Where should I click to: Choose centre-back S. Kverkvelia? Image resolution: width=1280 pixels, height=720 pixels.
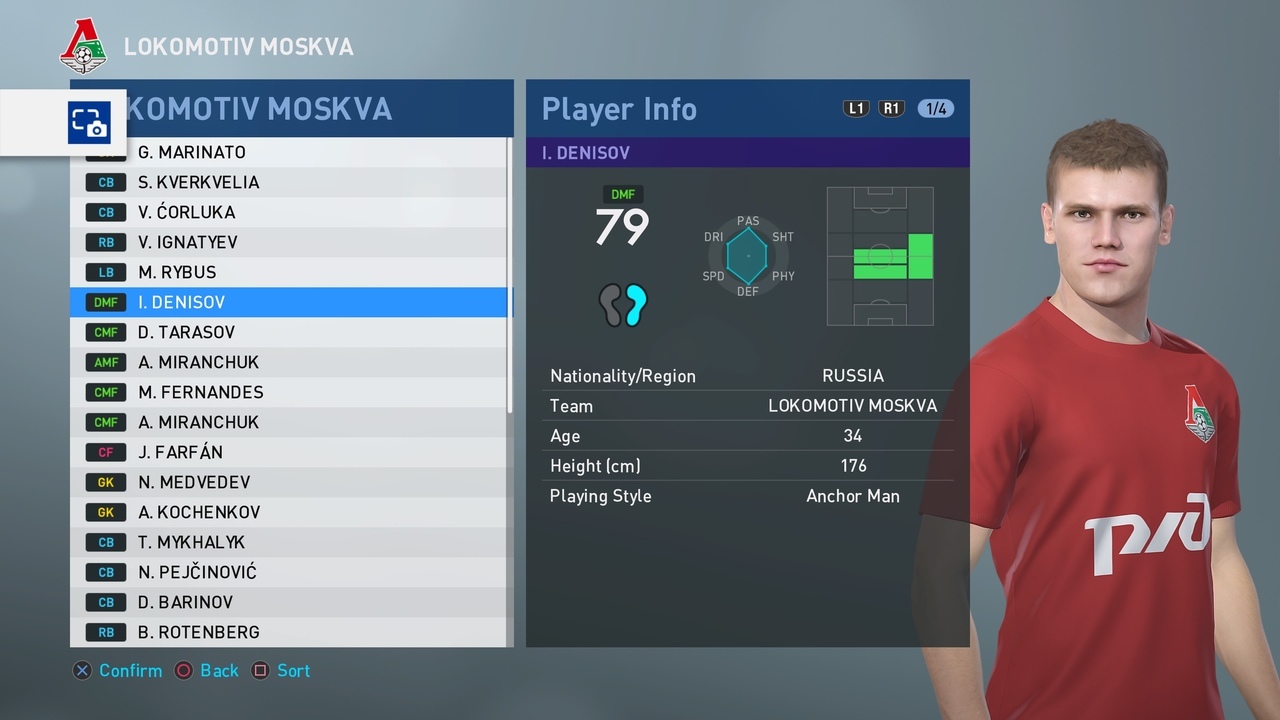click(x=290, y=182)
